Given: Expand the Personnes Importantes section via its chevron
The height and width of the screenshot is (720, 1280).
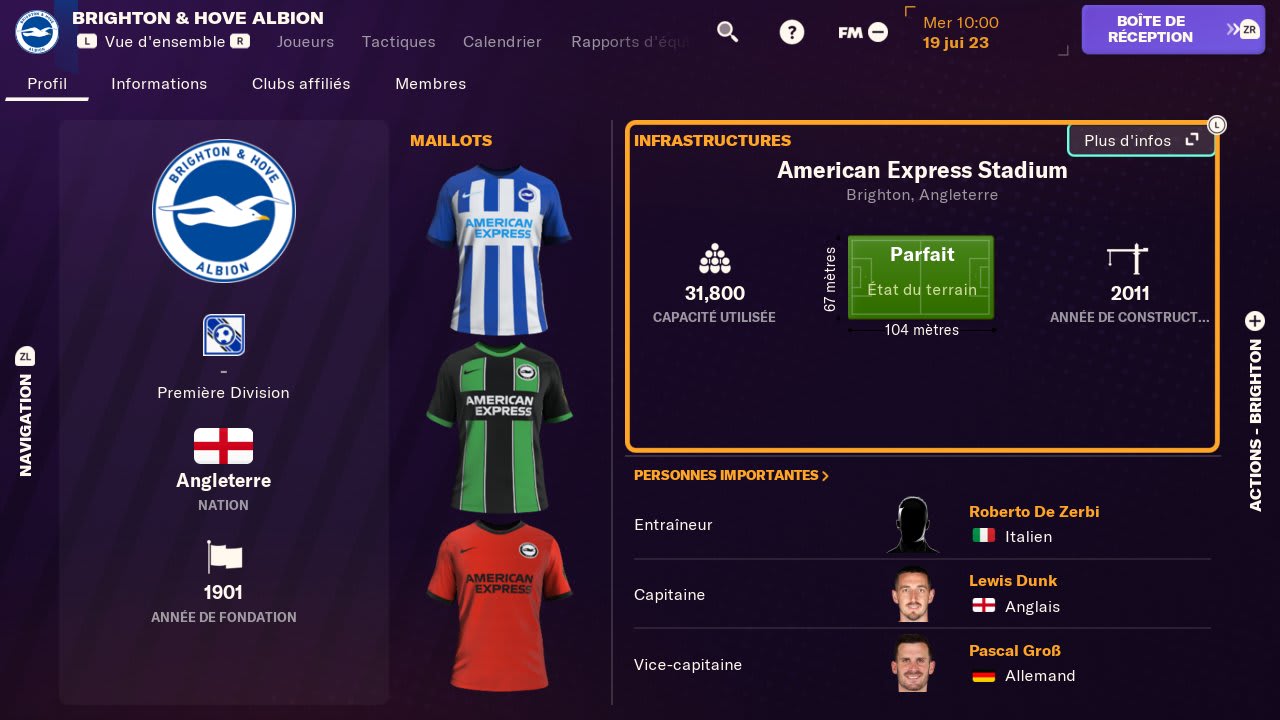Looking at the screenshot, I should pyautogui.click(x=824, y=476).
